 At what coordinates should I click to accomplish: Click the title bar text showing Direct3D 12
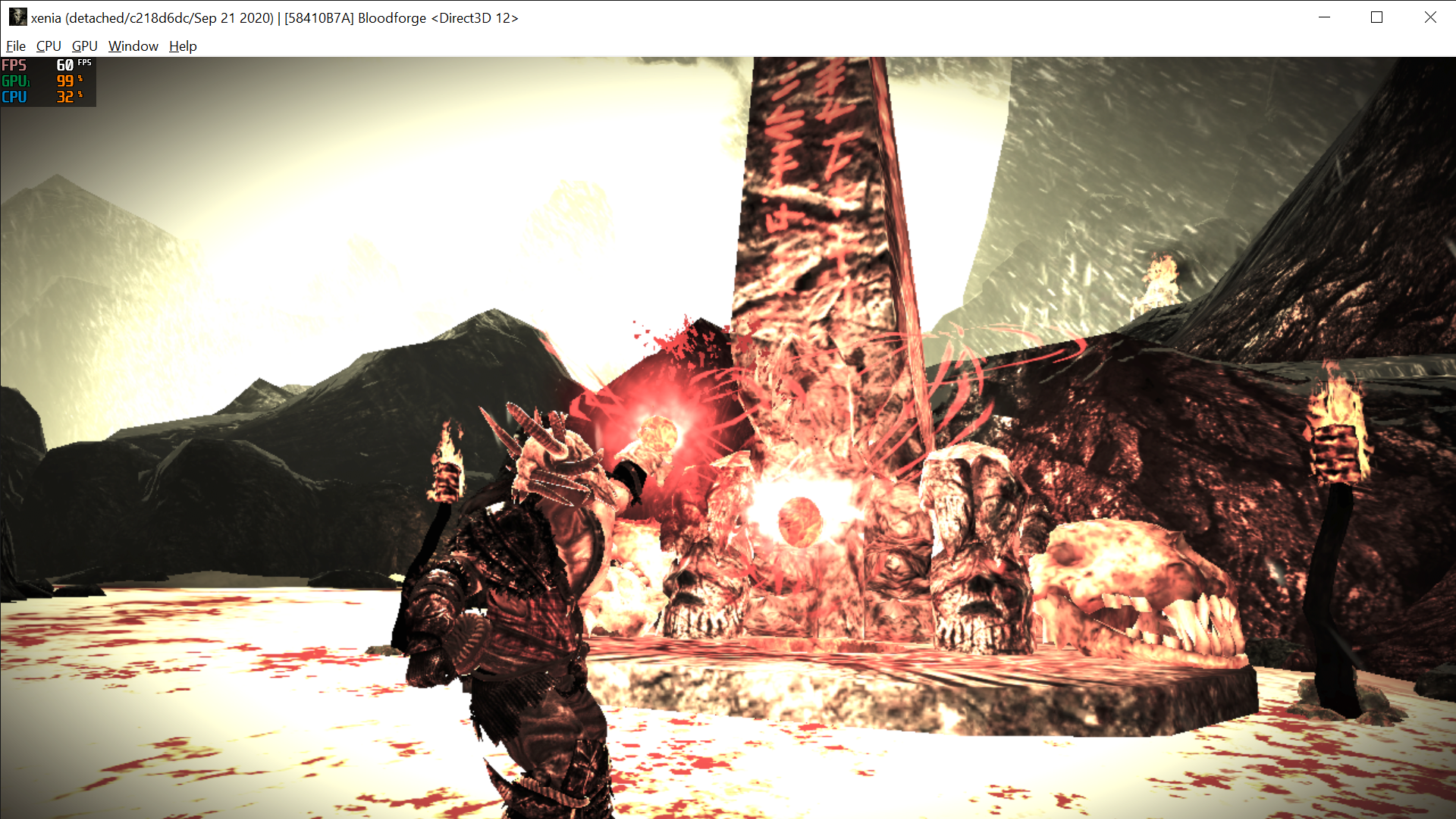click(476, 17)
